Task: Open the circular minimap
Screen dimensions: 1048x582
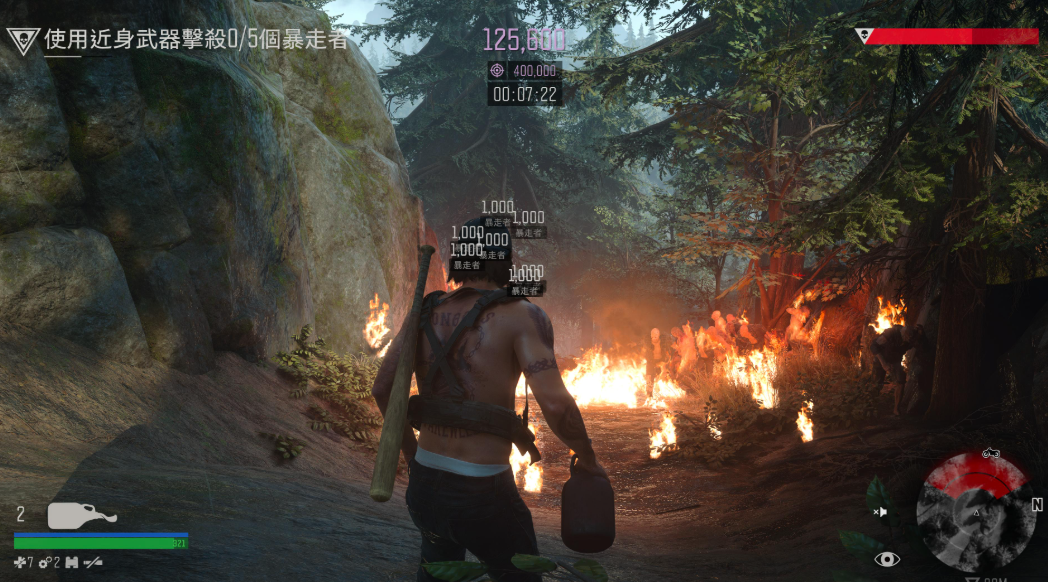Action: click(x=975, y=511)
